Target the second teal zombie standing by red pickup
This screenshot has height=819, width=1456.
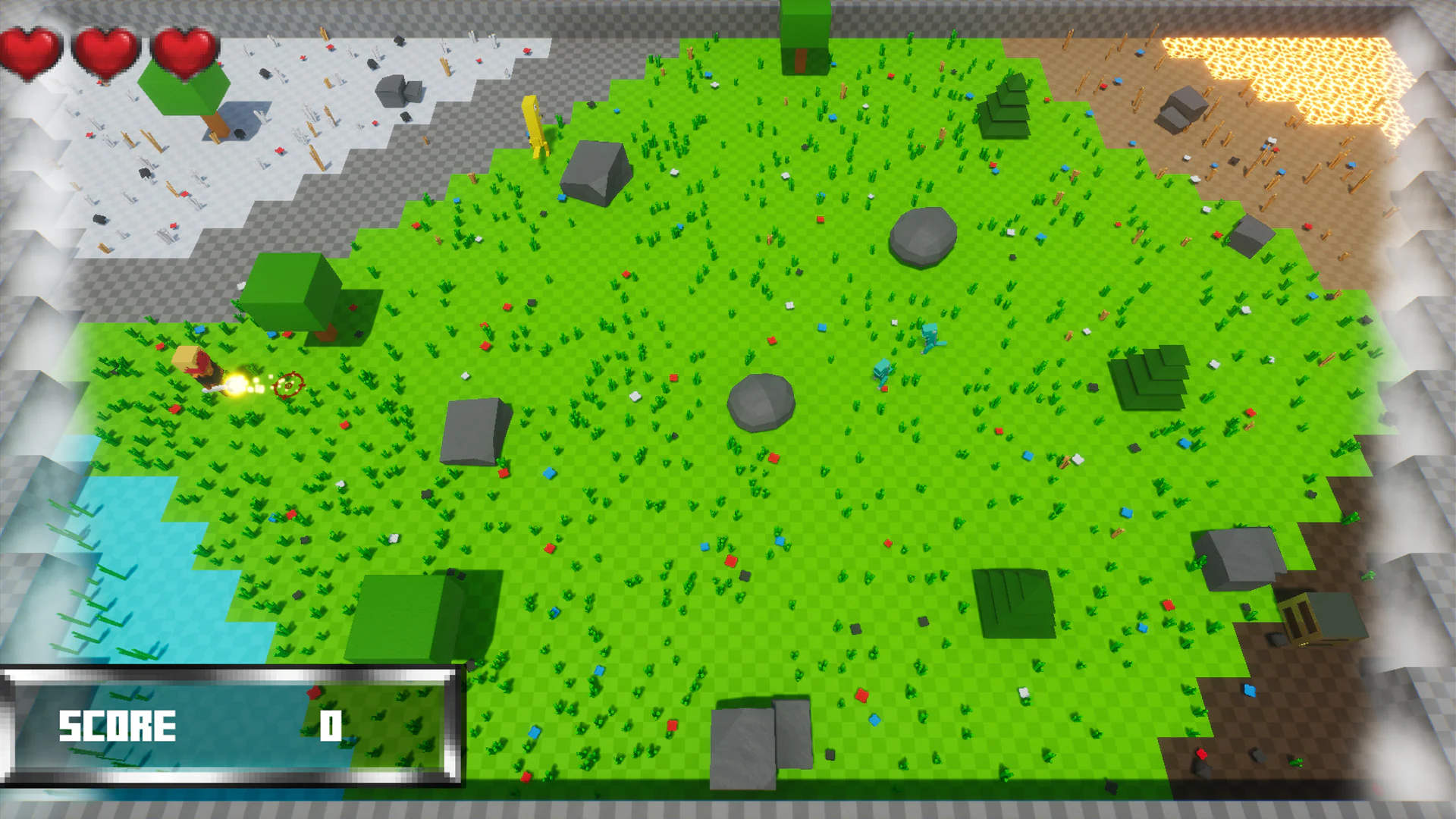click(883, 371)
